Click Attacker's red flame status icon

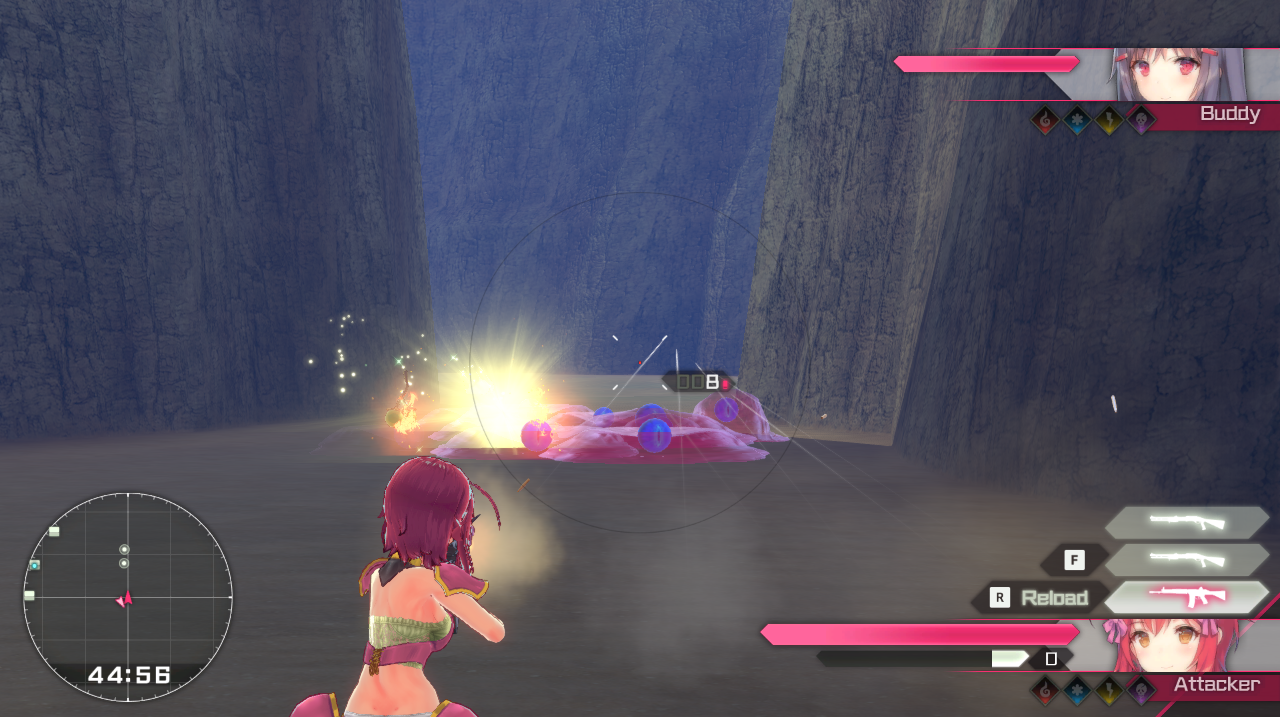tap(1046, 689)
